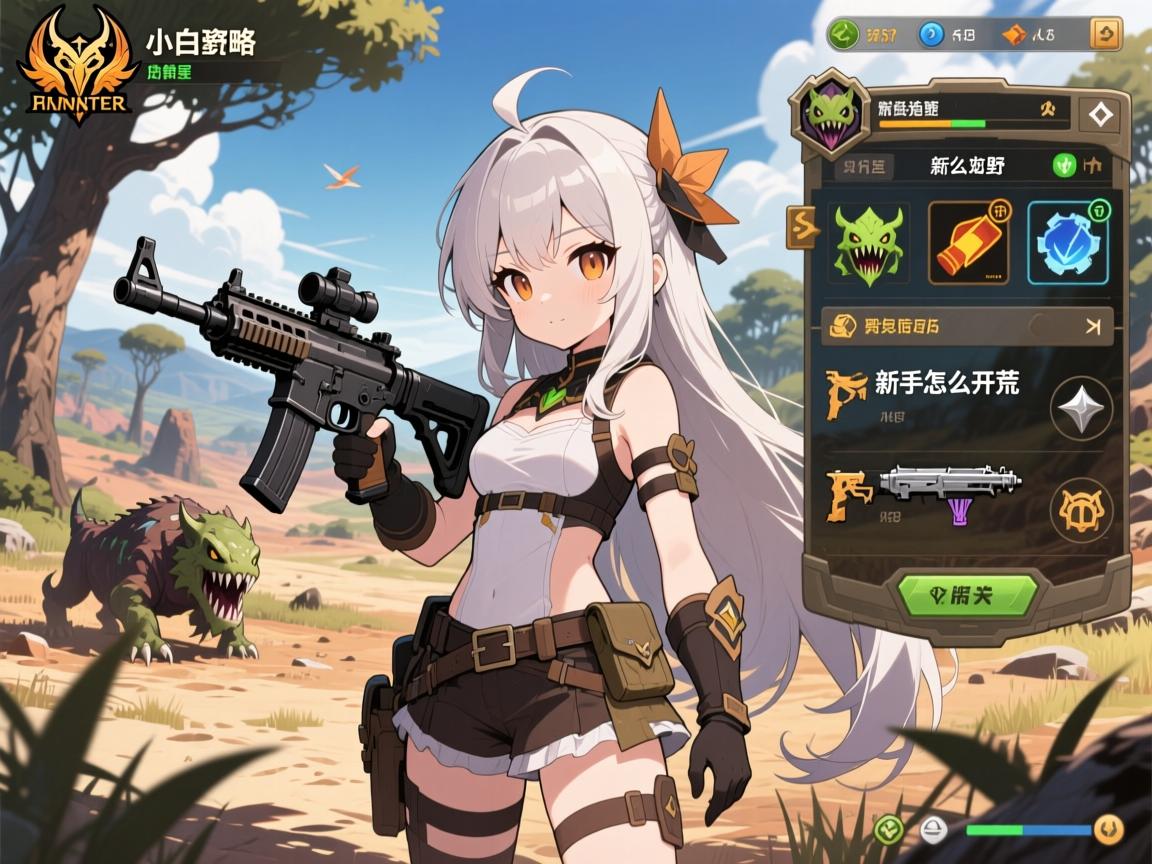Expand the brown bar with arrow

(x=966, y=325)
